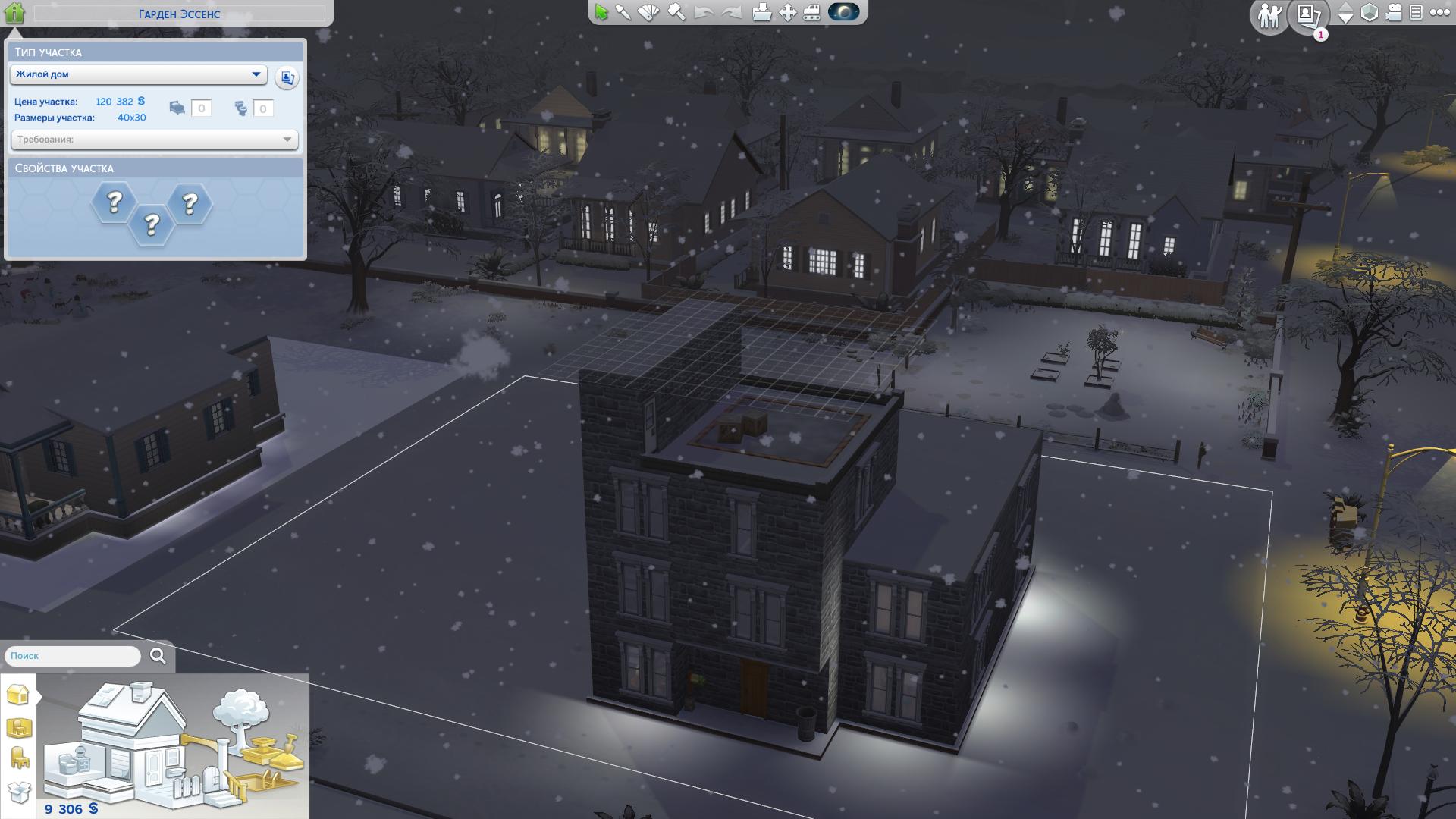Activate the eyedropper tool

point(623,13)
